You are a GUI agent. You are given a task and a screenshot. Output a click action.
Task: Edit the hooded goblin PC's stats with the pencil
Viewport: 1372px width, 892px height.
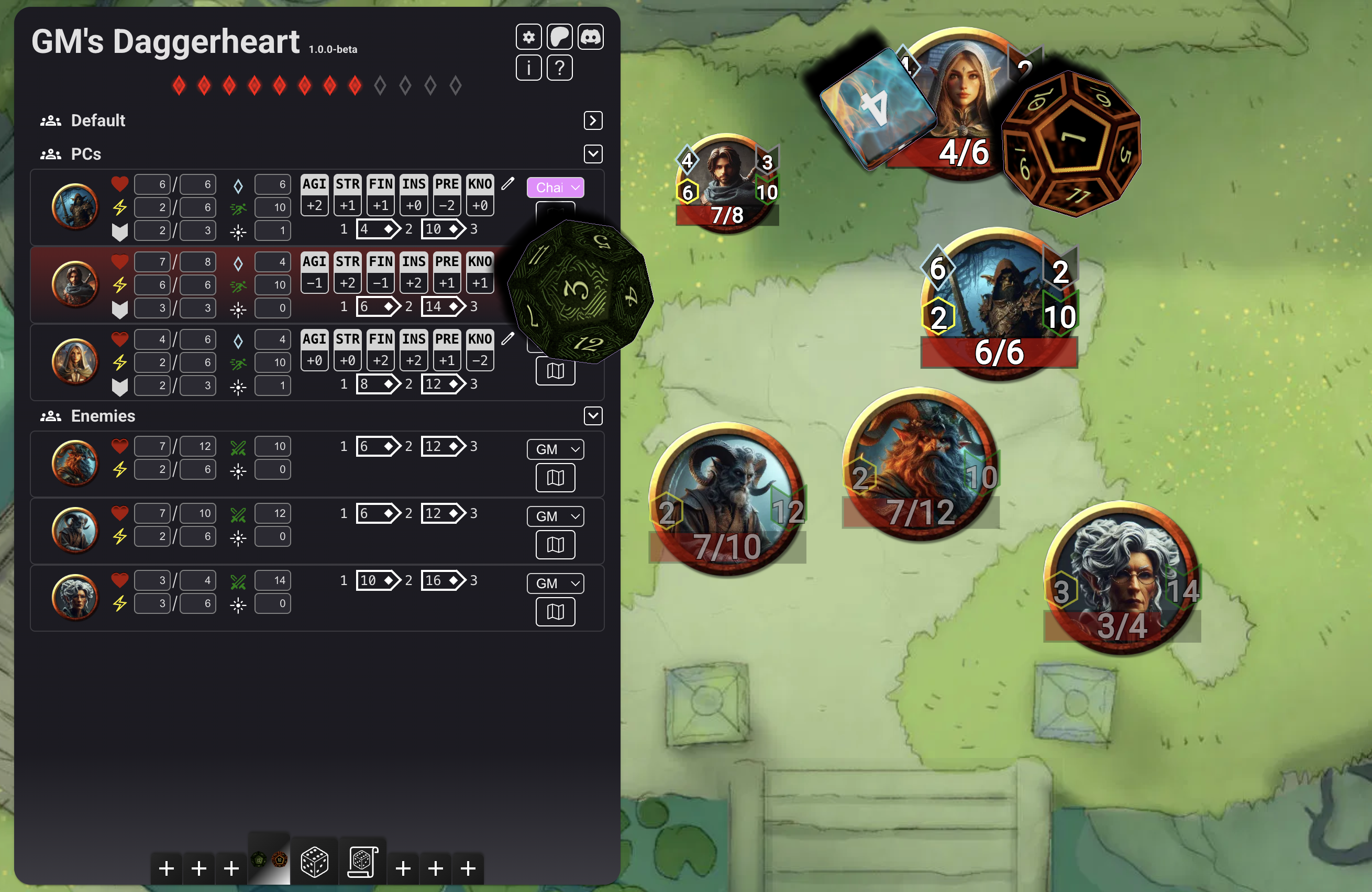click(x=507, y=184)
